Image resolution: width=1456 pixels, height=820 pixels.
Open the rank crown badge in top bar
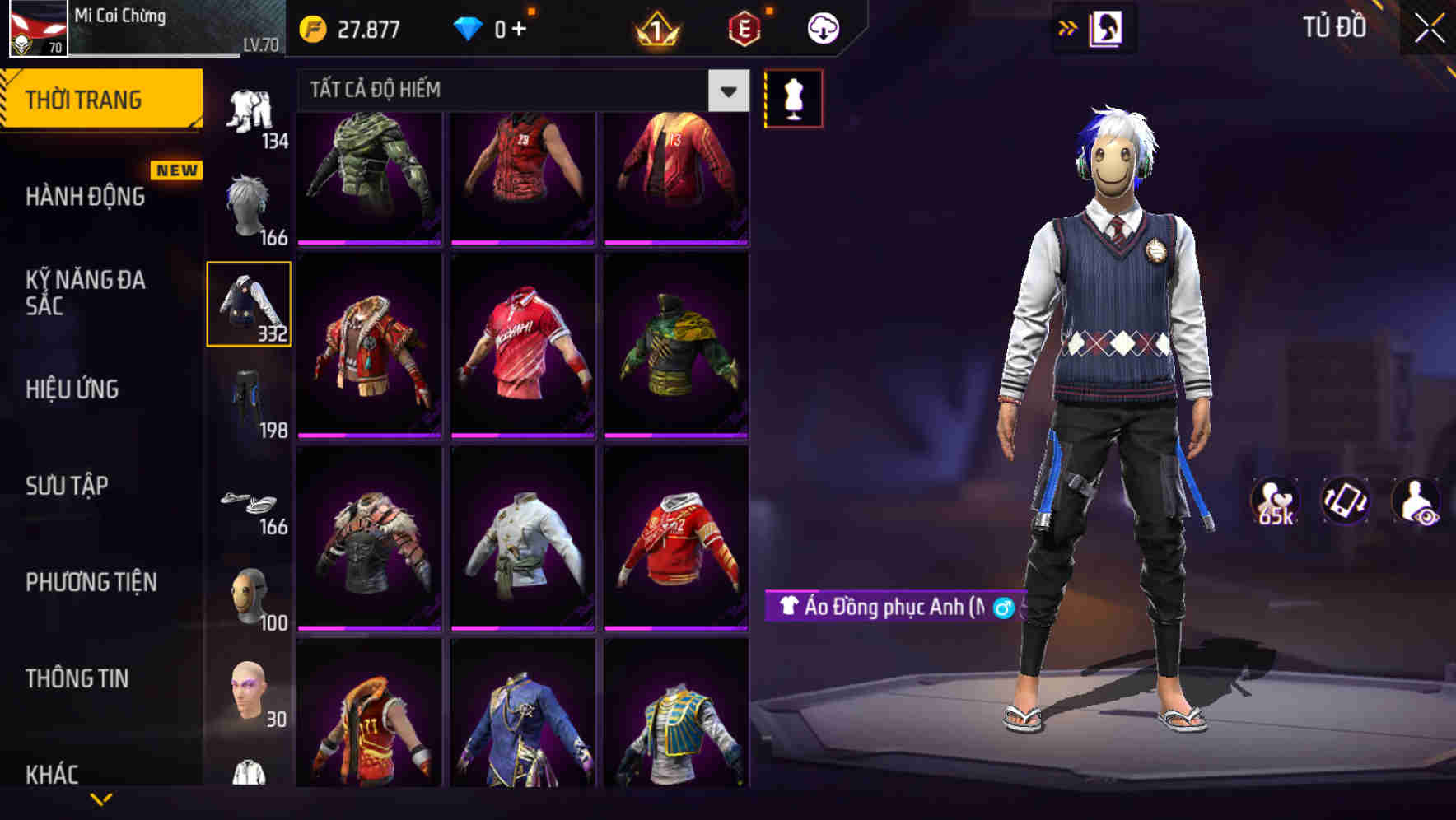click(655, 27)
